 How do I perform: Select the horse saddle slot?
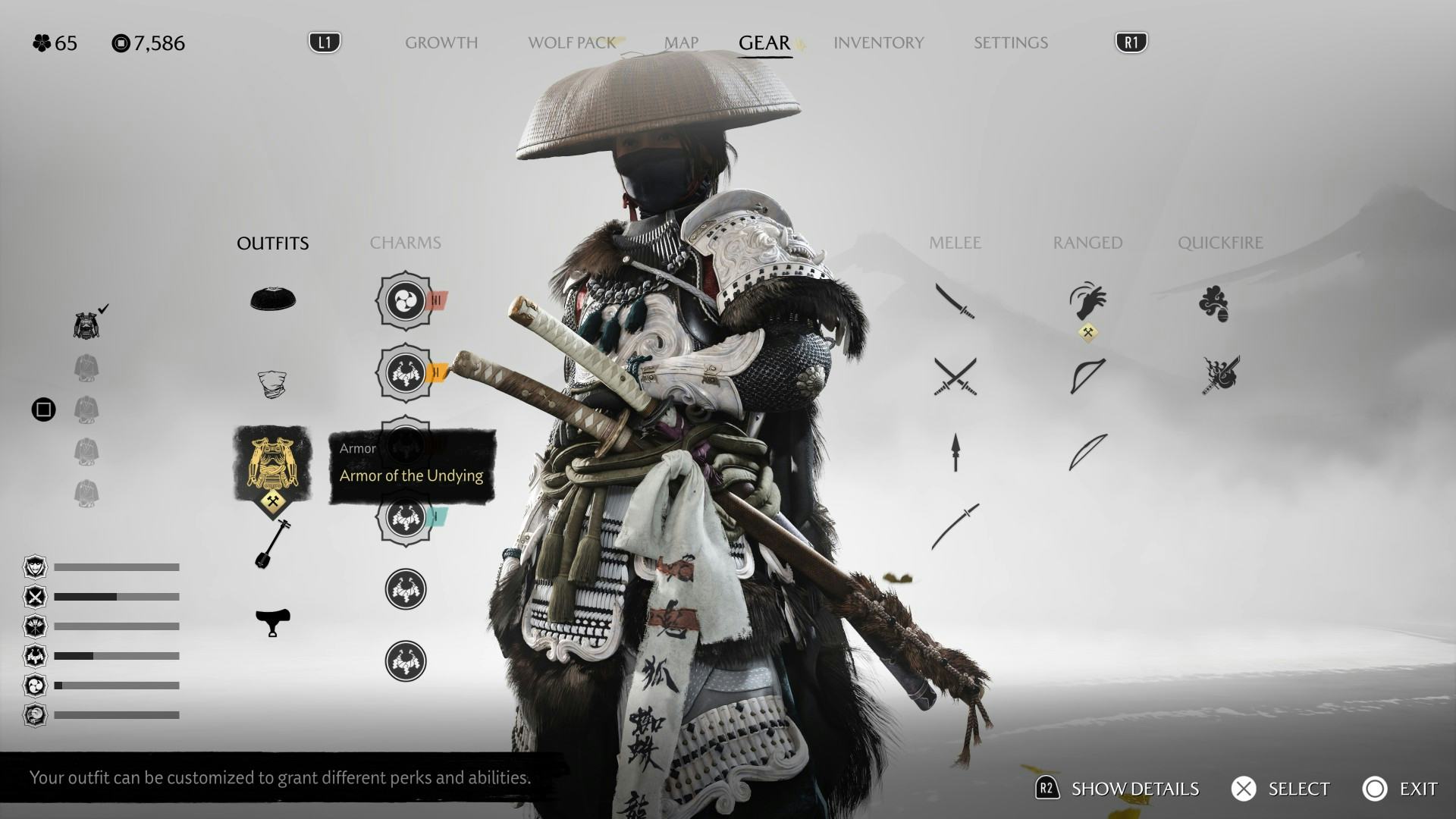272,622
